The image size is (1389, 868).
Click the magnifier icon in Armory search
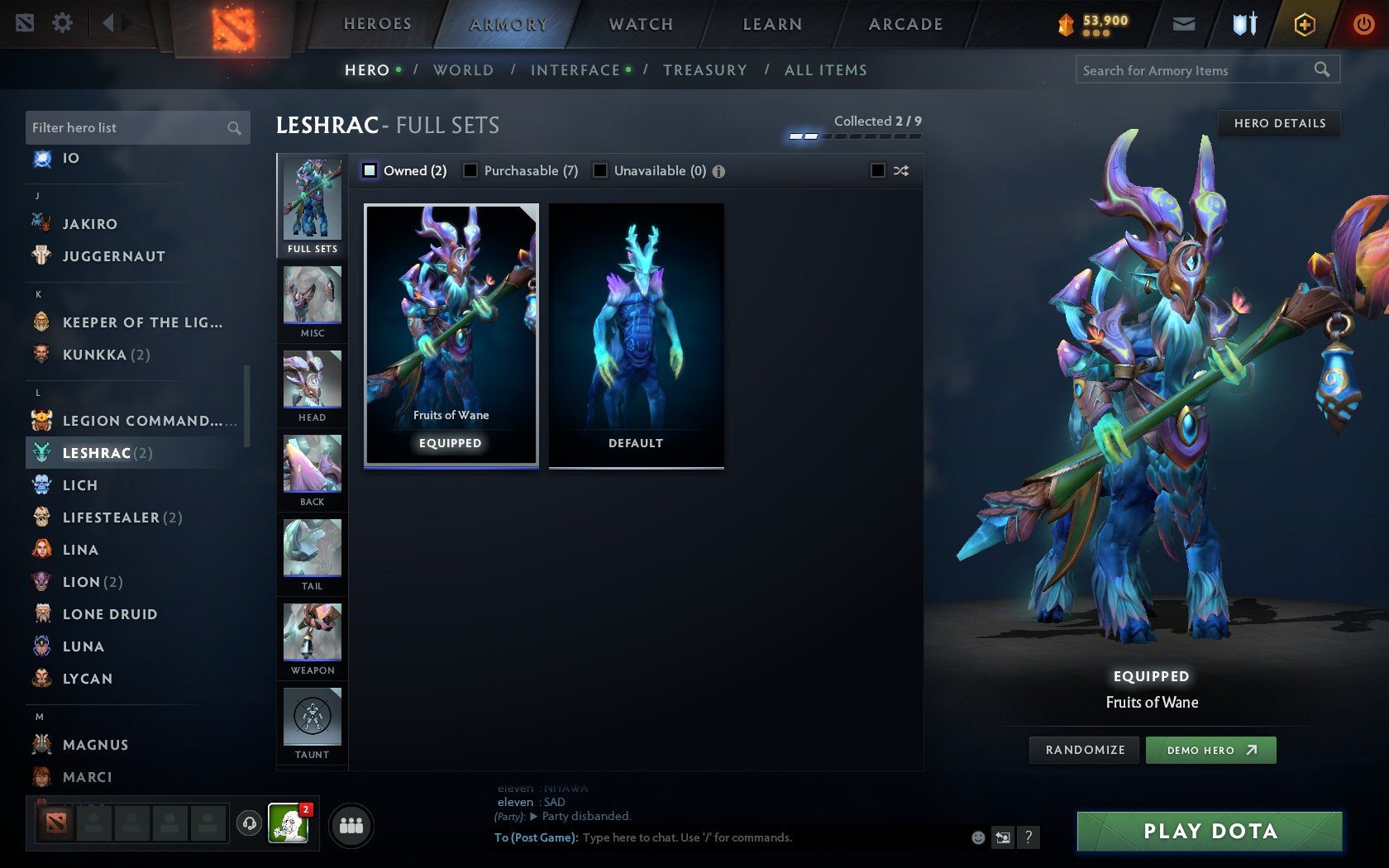[1320, 70]
